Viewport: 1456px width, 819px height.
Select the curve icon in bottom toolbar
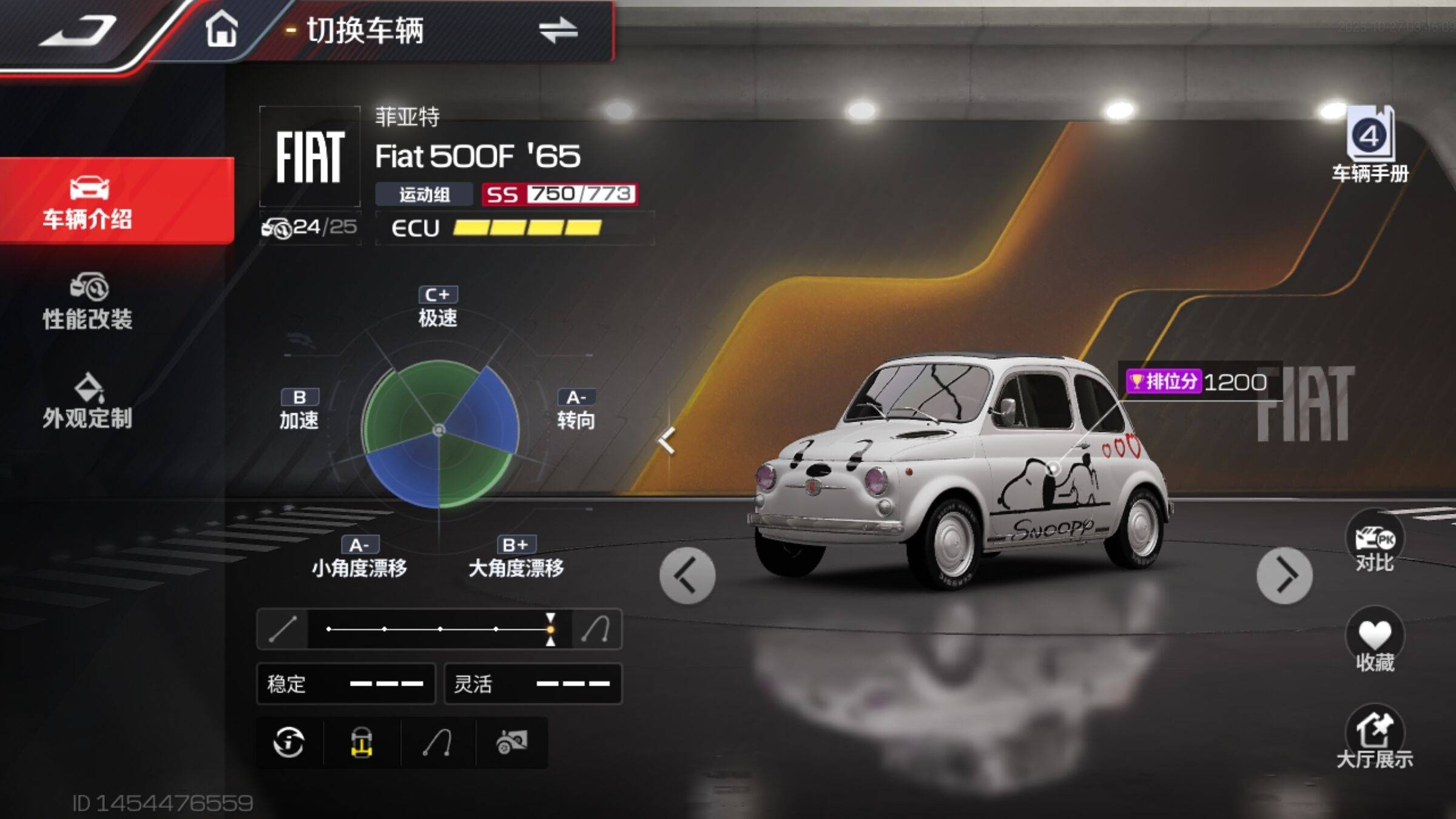click(x=437, y=742)
